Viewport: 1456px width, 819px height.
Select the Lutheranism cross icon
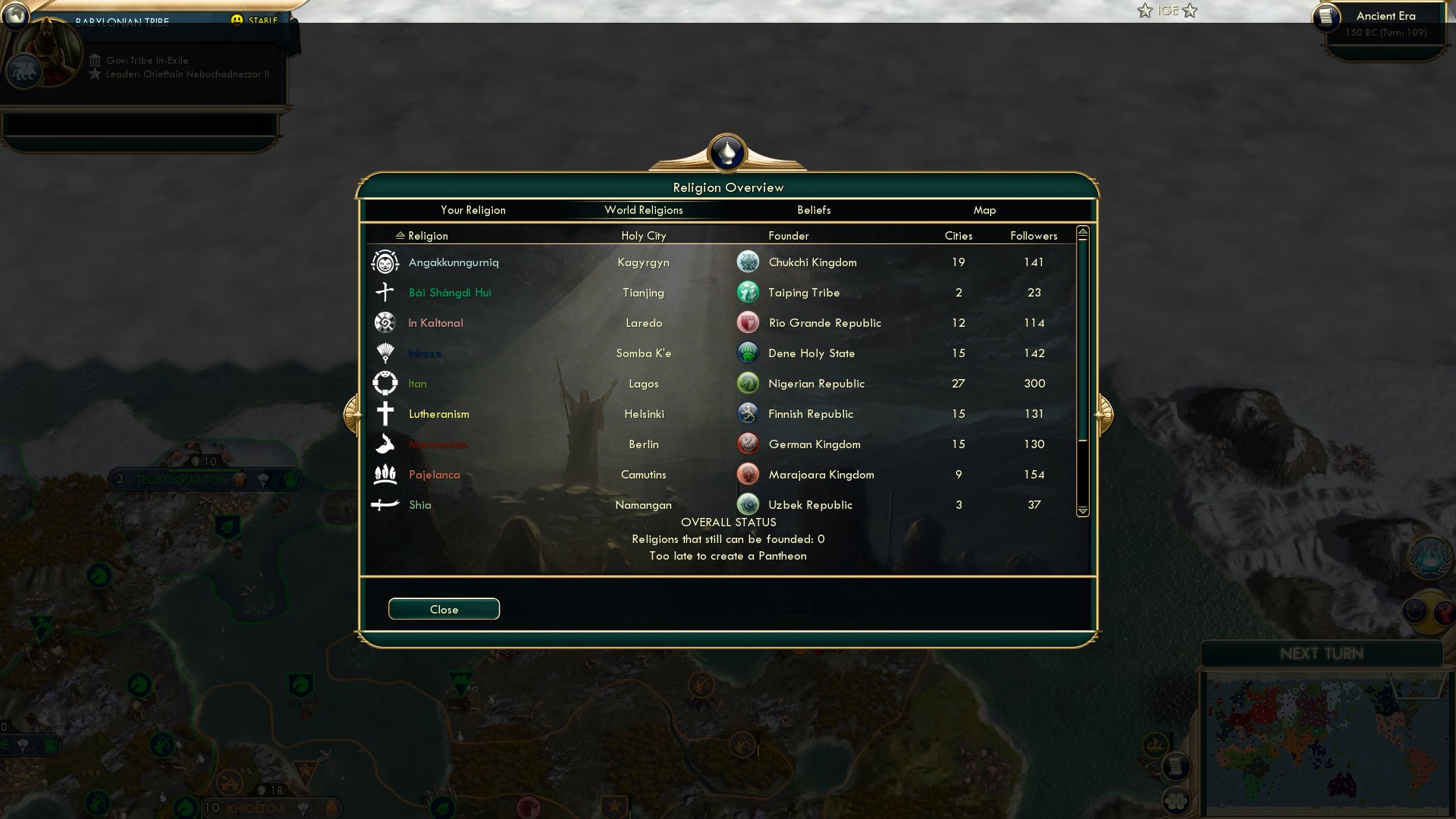coord(385,413)
